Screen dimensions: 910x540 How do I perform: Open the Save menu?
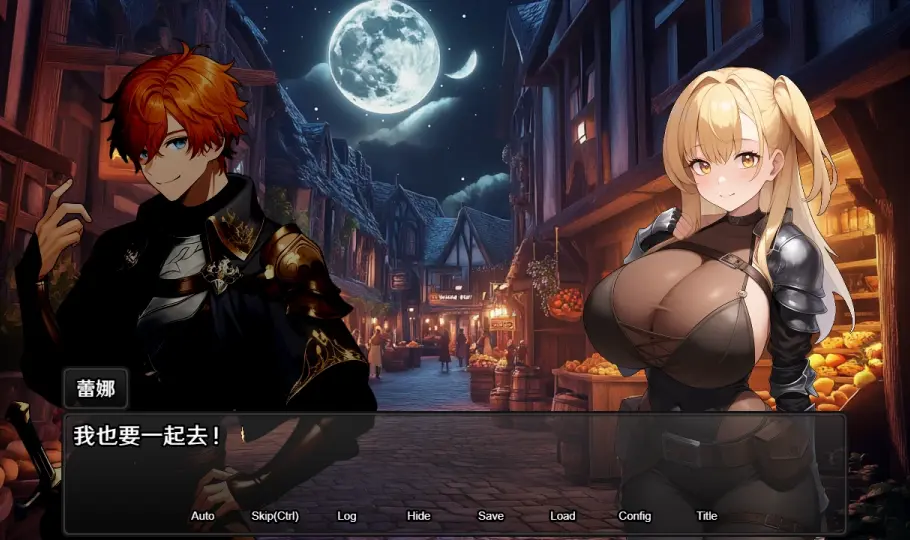[x=491, y=516]
